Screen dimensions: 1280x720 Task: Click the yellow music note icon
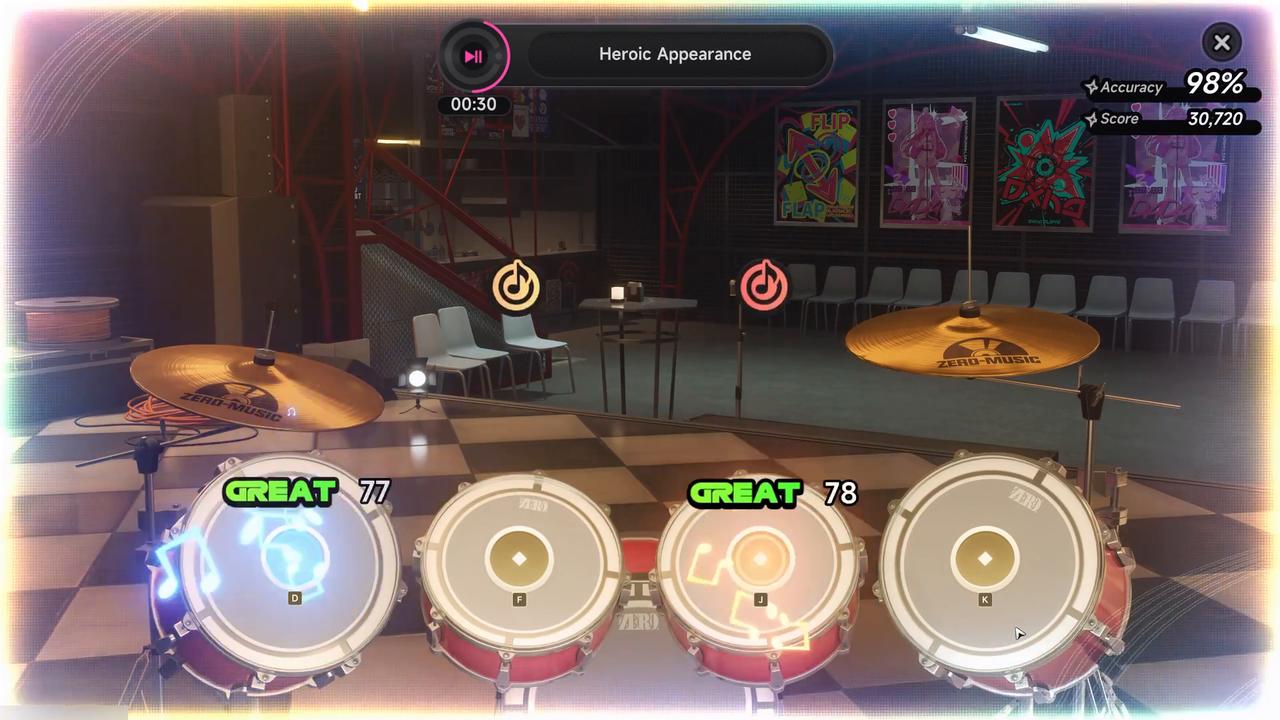pyautogui.click(x=516, y=286)
